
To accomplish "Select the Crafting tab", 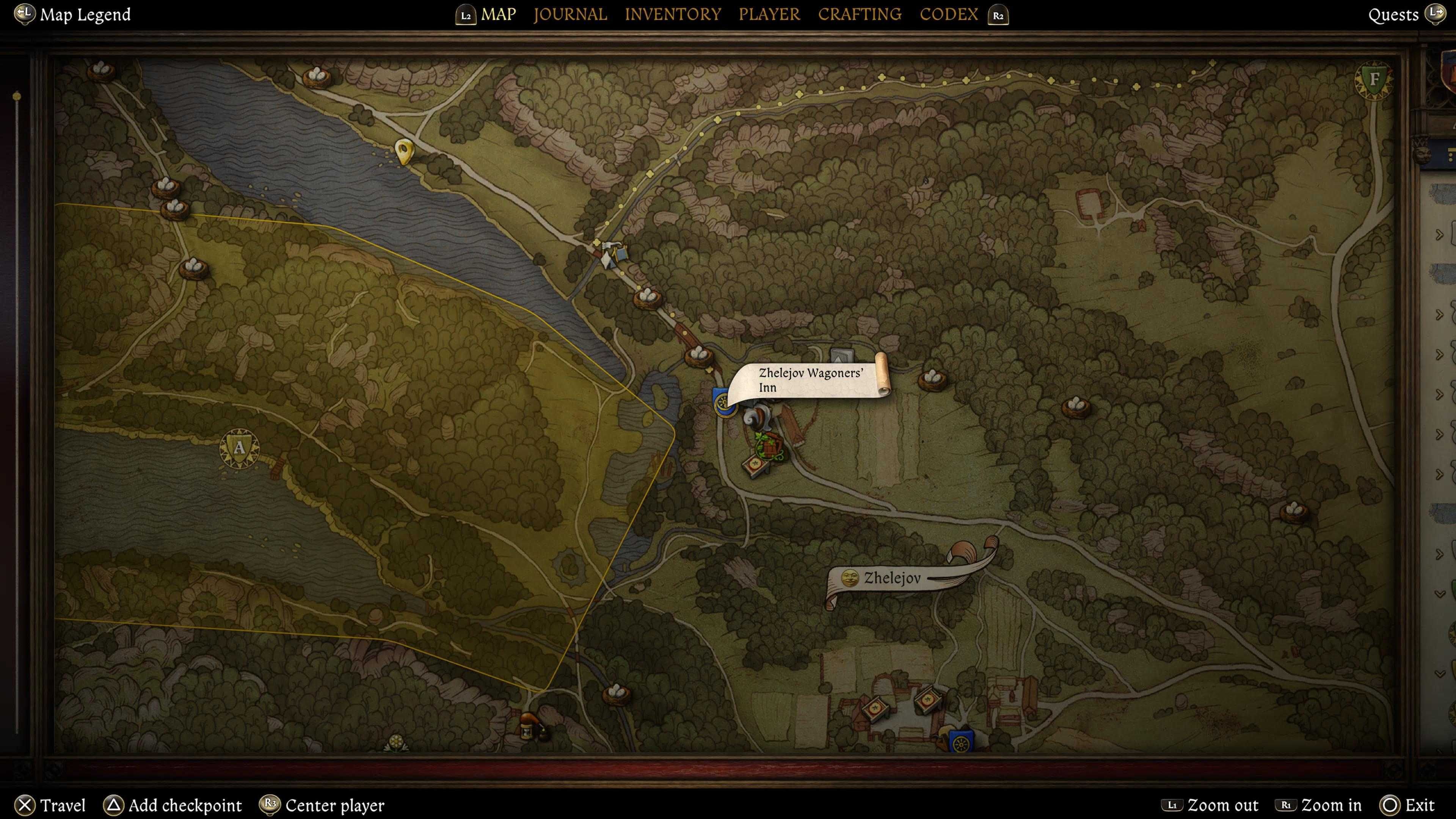I will [x=860, y=14].
